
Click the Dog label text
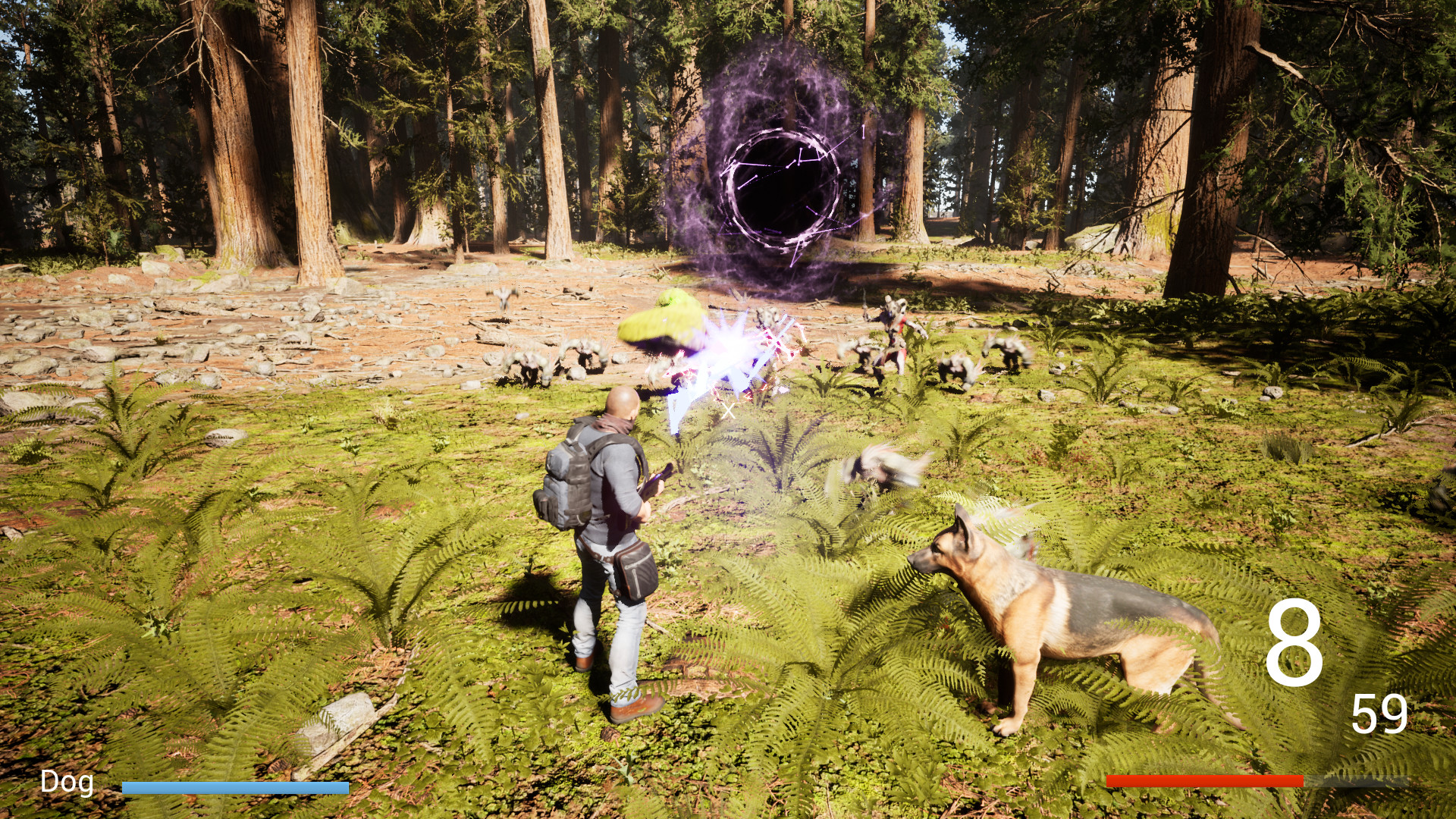[x=67, y=780]
